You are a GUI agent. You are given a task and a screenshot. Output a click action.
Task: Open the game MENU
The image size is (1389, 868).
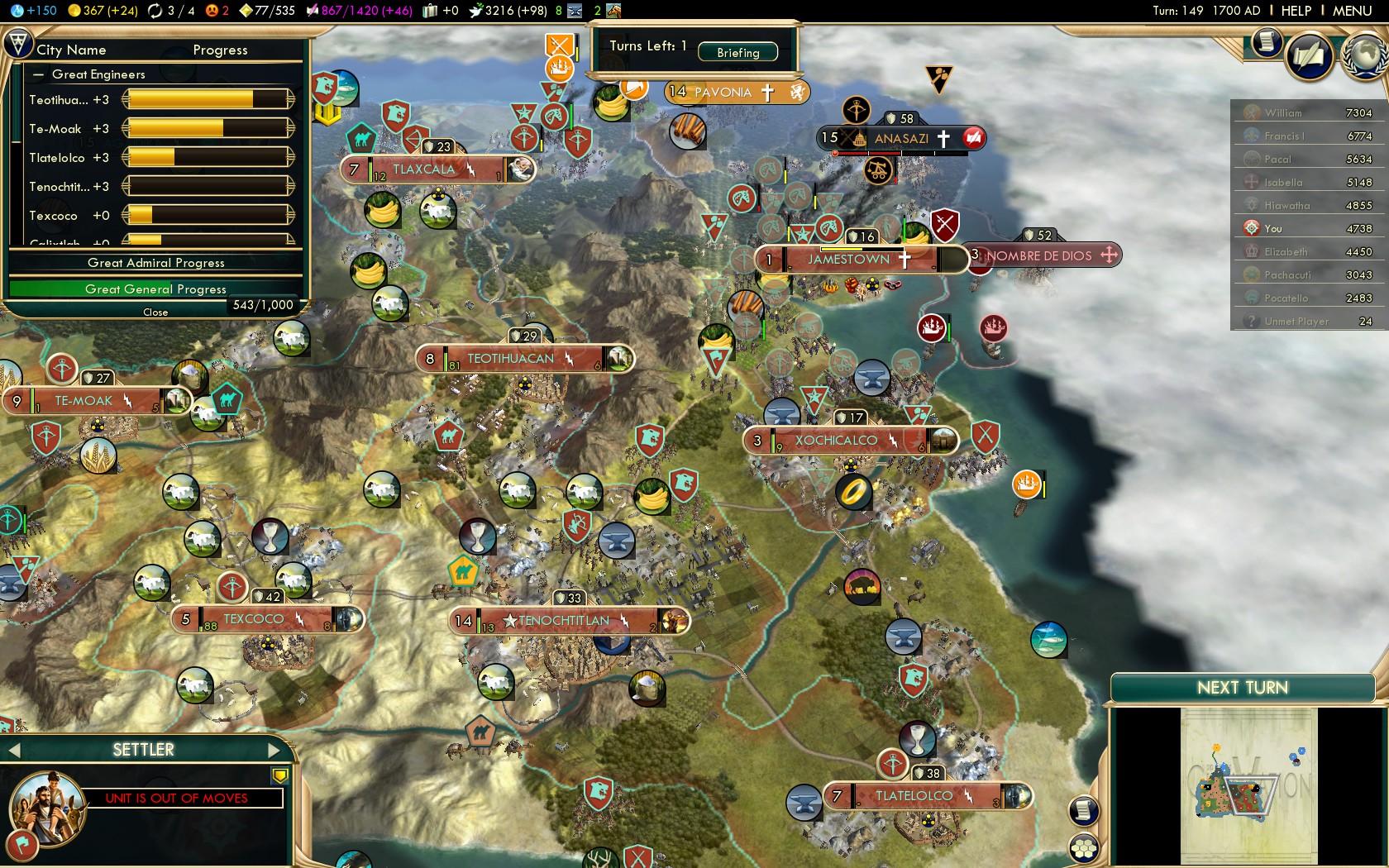coord(1352,11)
